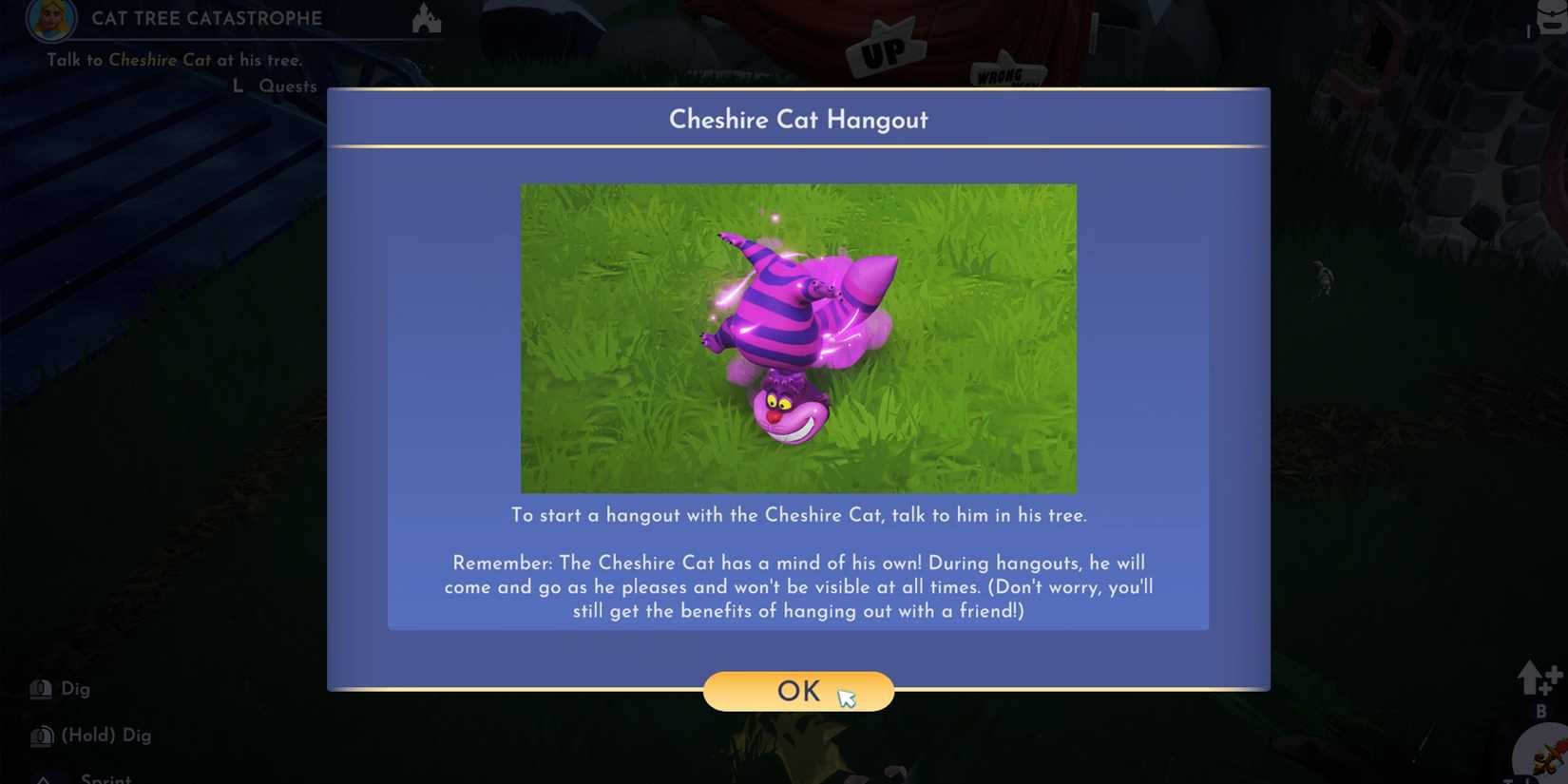Image resolution: width=1568 pixels, height=784 pixels.
Task: Click the (Hold) Dig shovel icon
Action: [40, 735]
